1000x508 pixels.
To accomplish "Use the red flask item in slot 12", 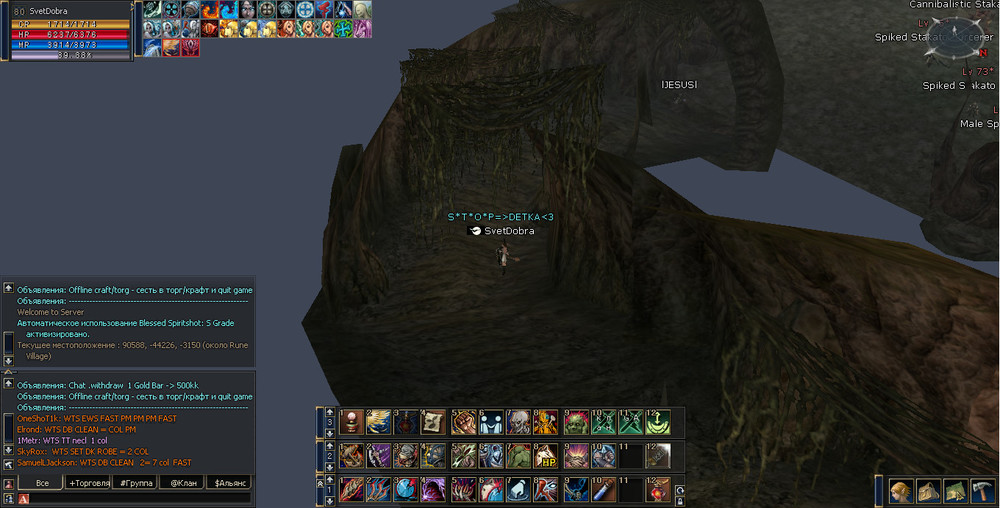I will pyautogui.click(x=658, y=490).
